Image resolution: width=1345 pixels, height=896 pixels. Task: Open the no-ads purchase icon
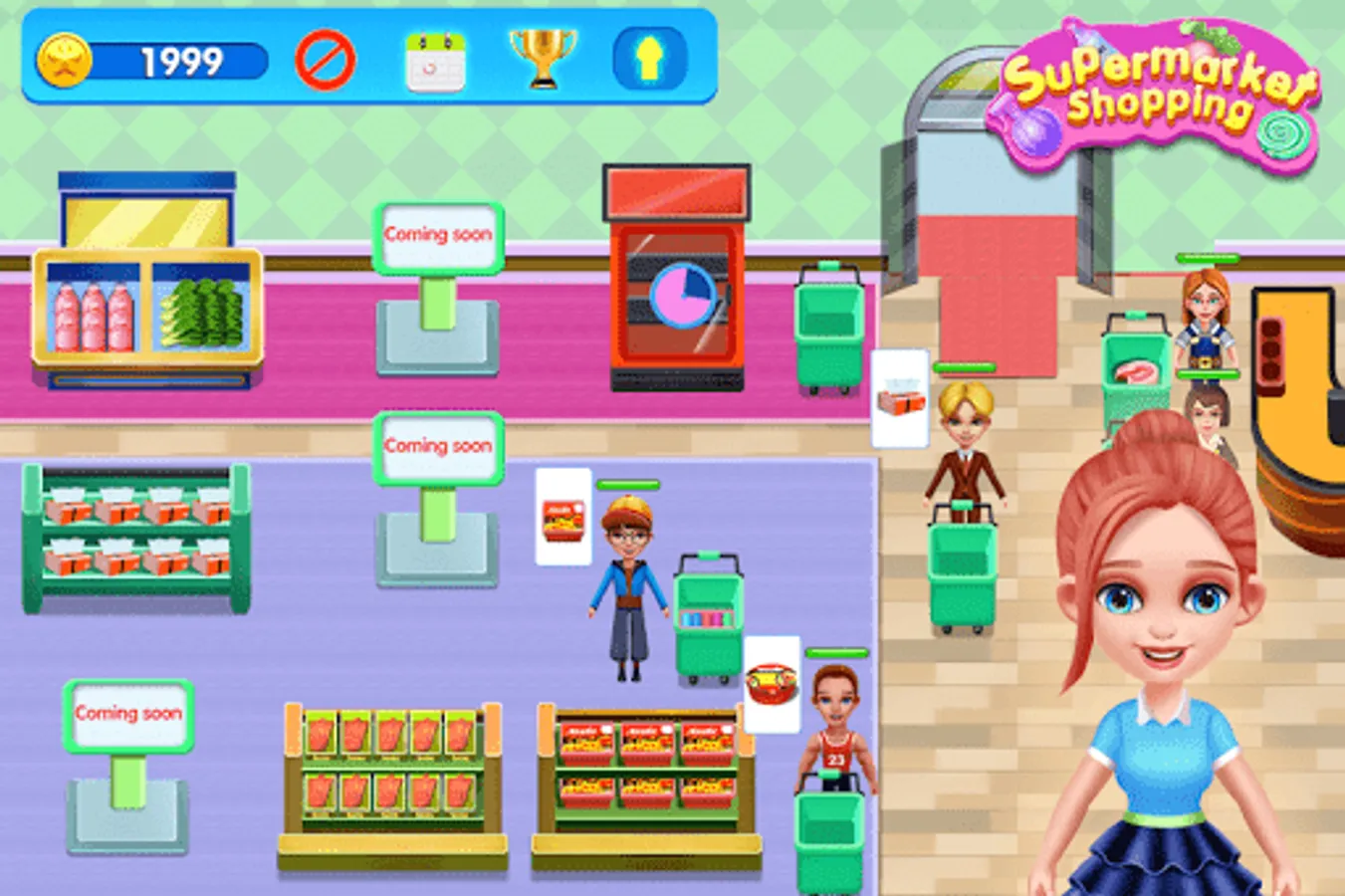(326, 60)
